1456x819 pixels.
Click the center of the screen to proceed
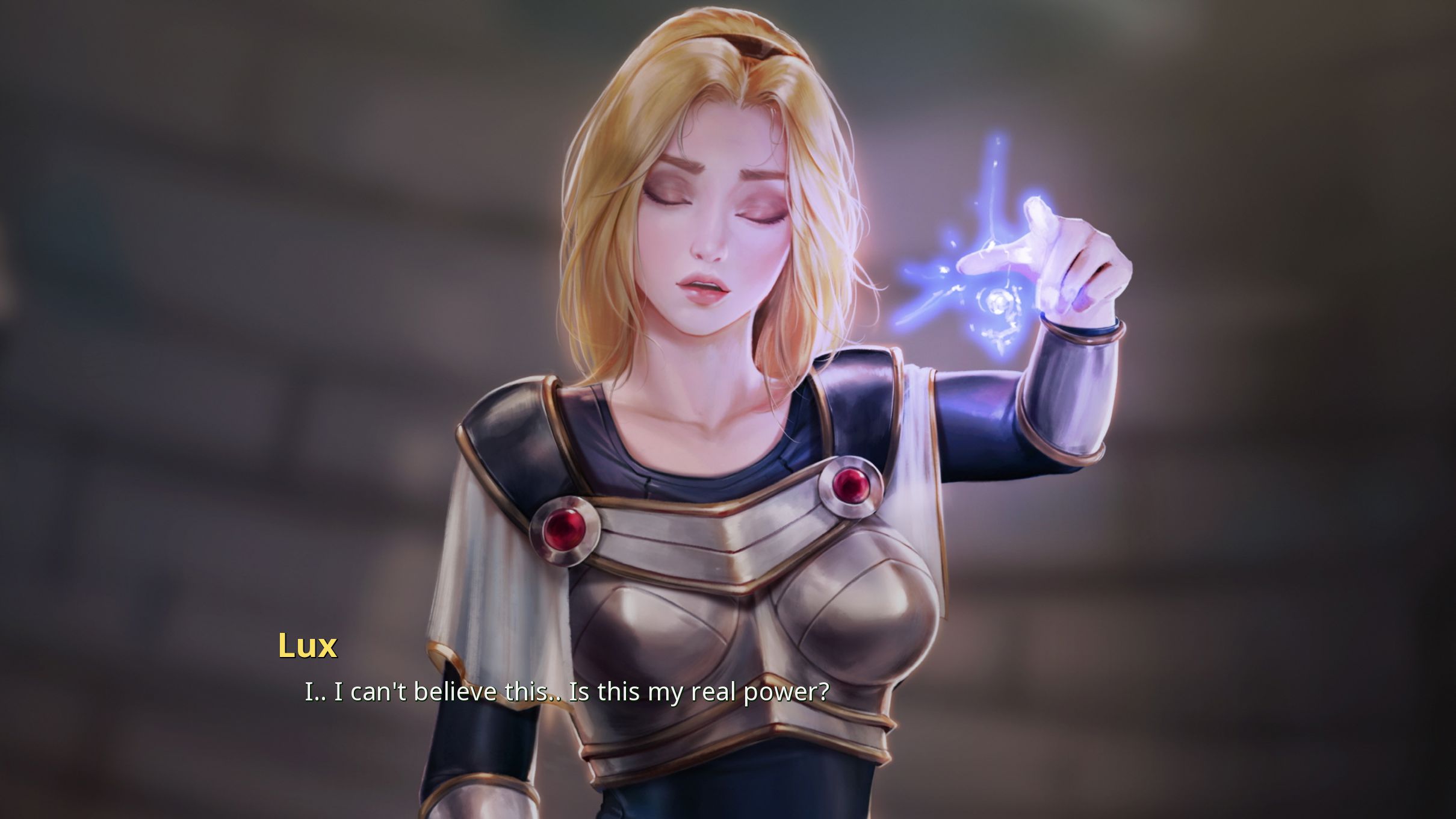[x=728, y=409]
